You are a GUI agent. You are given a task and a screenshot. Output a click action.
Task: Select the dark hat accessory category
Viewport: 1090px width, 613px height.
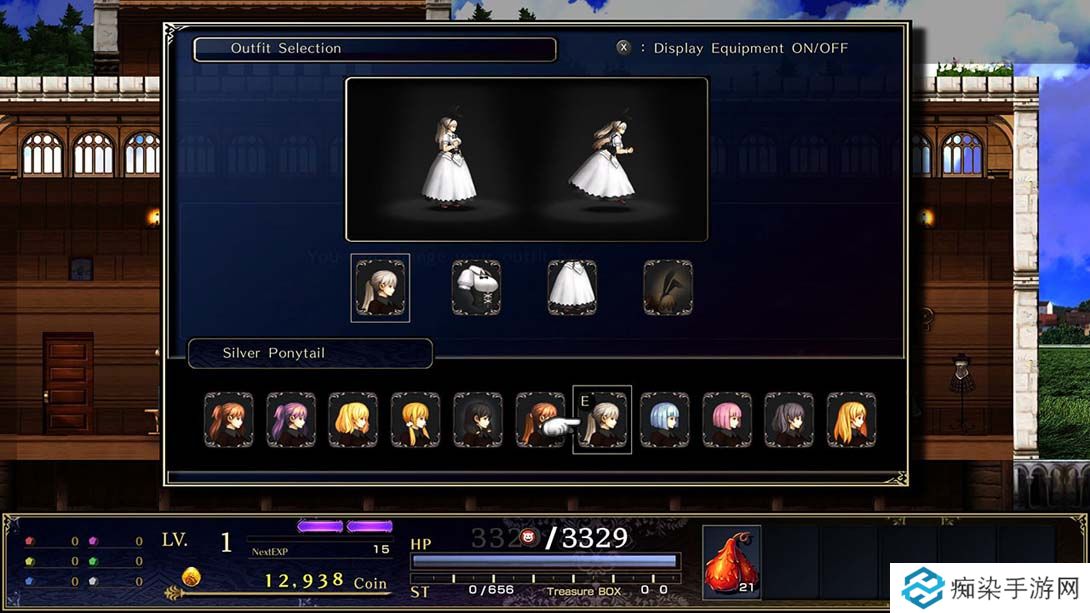[668, 288]
